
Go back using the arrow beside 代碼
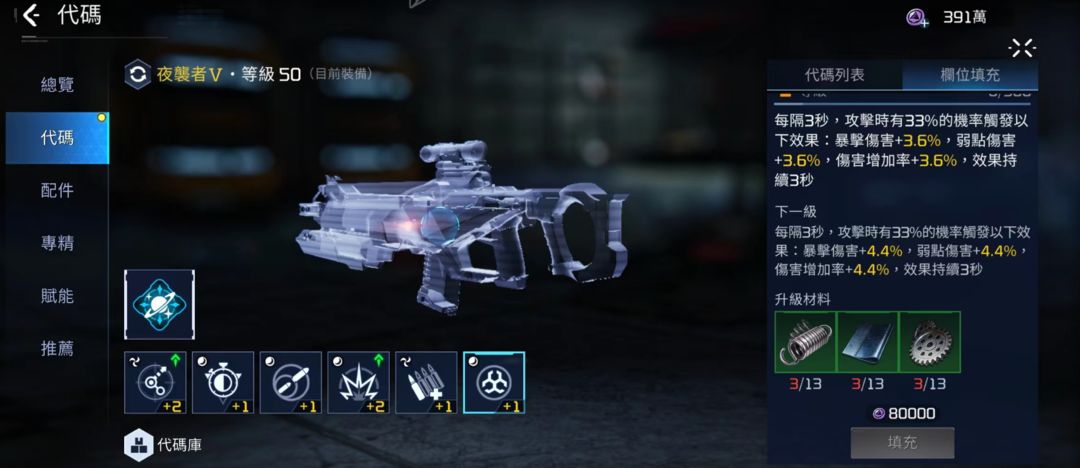31,16
